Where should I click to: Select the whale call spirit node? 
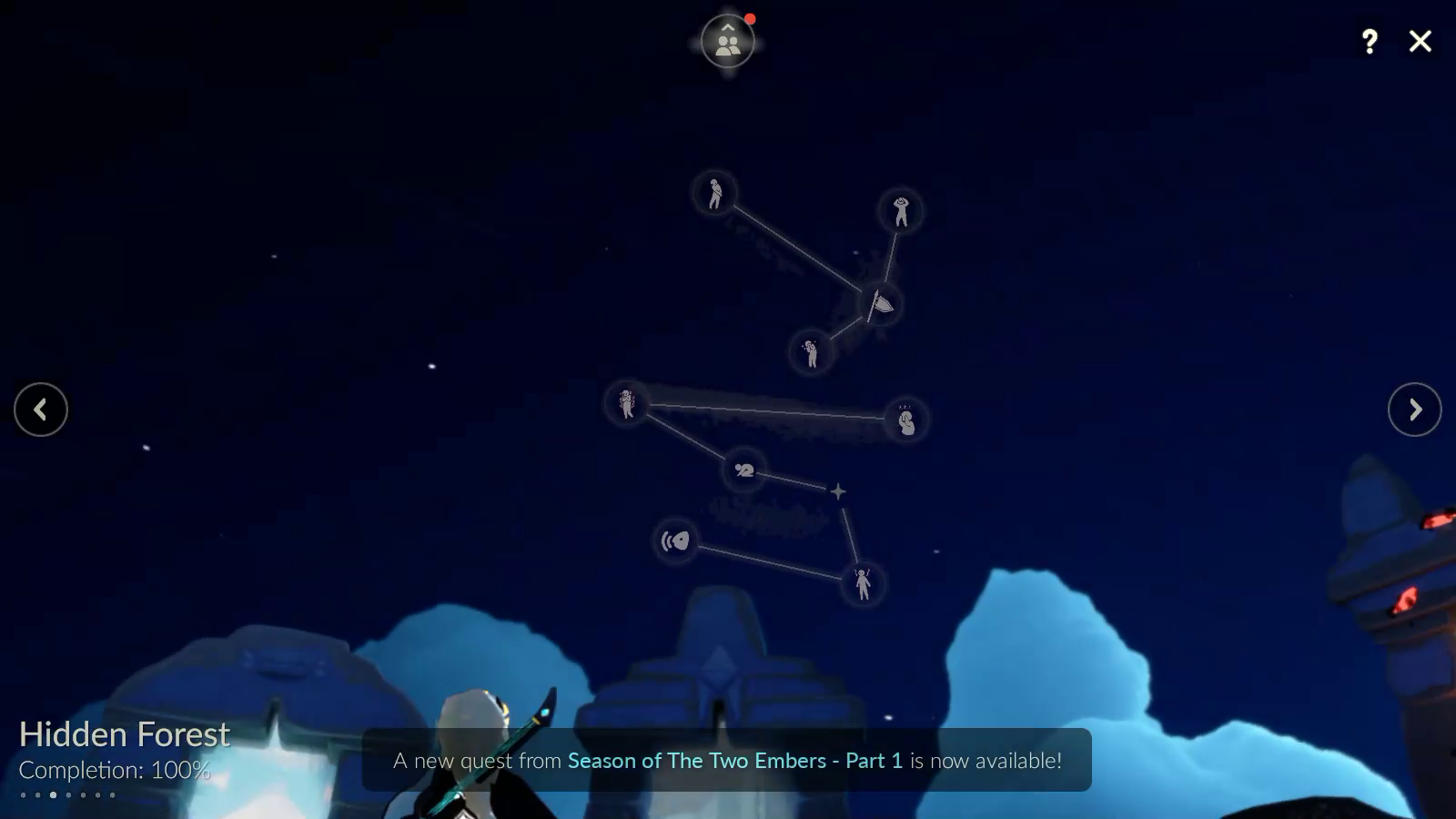click(675, 541)
